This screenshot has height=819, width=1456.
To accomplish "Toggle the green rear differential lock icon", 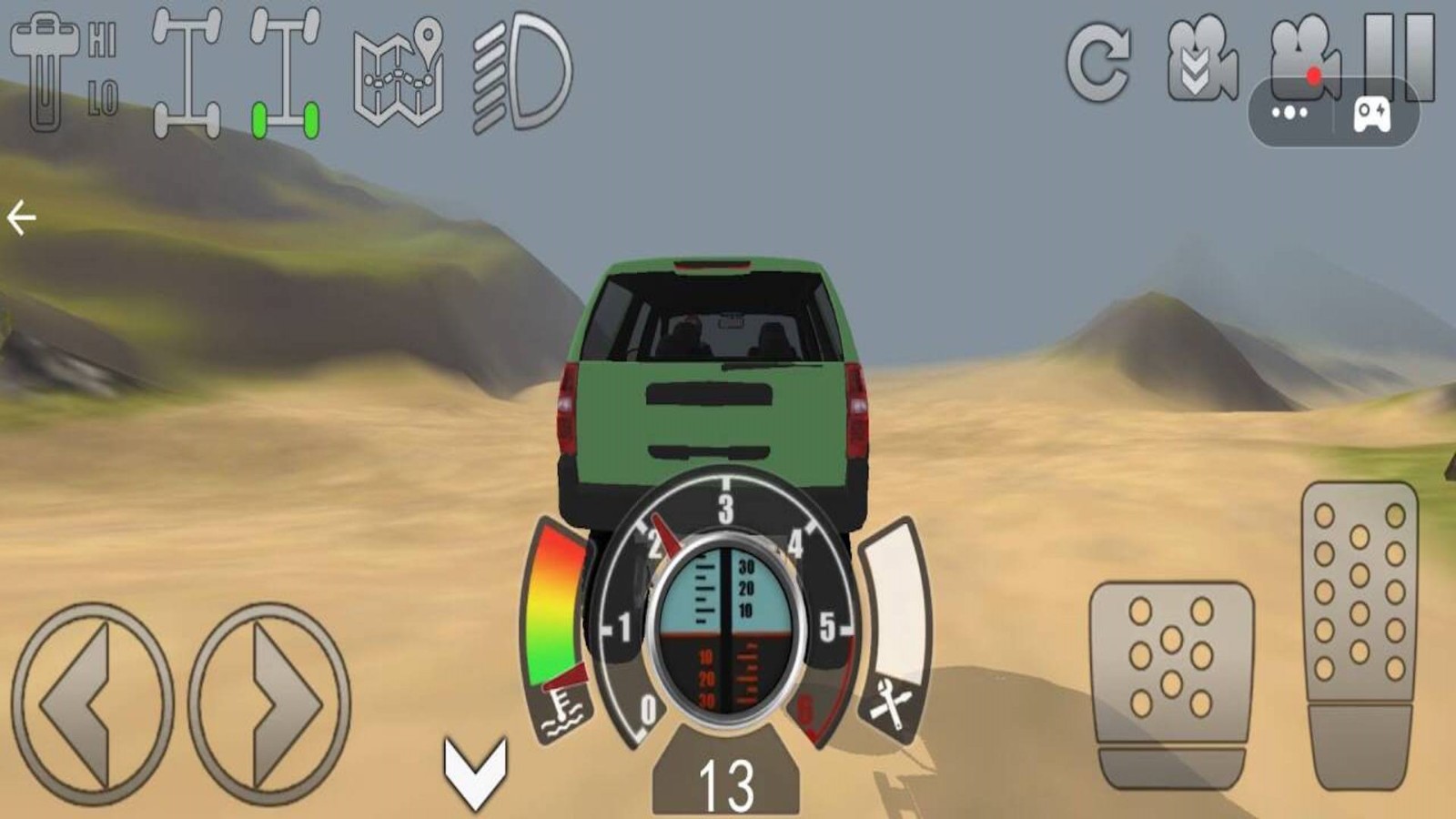I will click(x=286, y=73).
